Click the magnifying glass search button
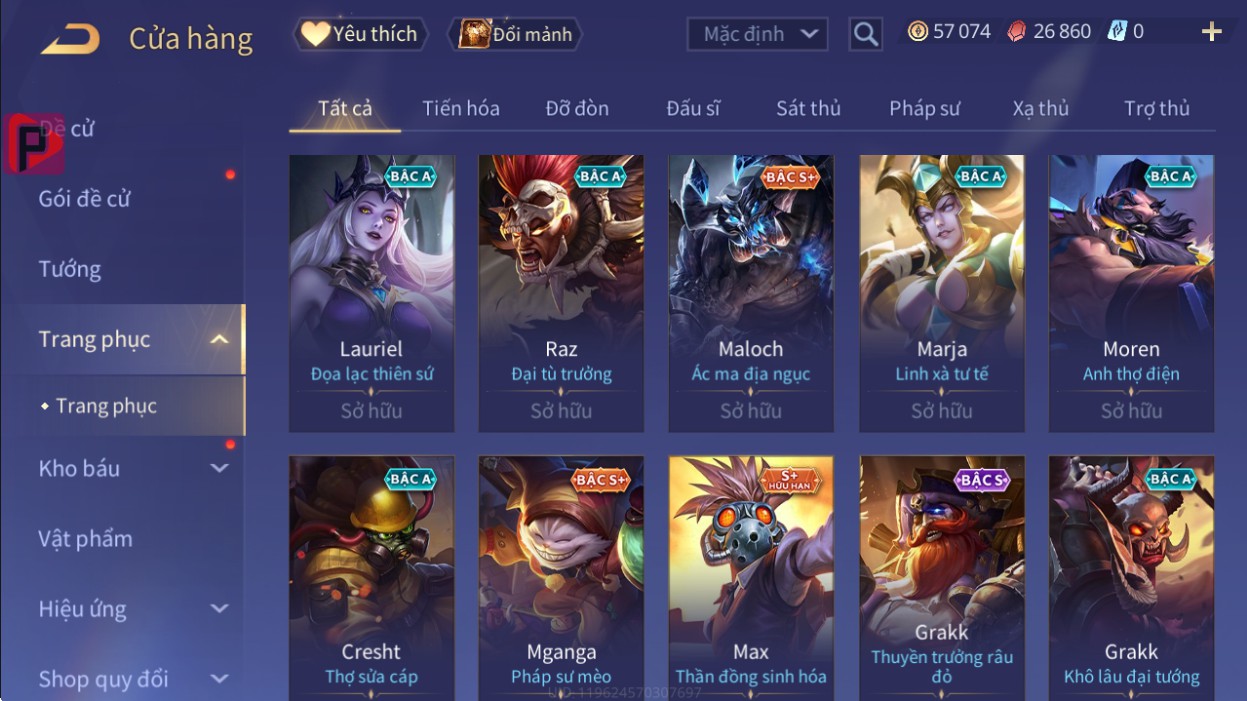The height and width of the screenshot is (701, 1247). click(x=866, y=35)
